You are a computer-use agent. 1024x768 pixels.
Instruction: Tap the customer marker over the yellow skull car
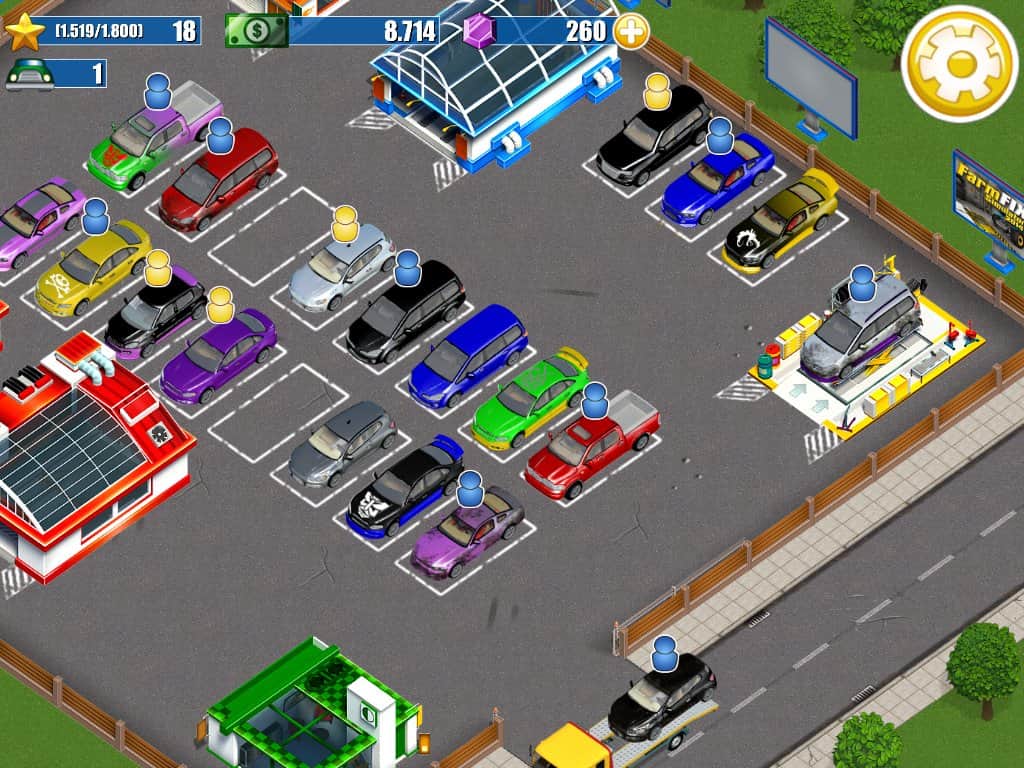[x=95, y=216]
